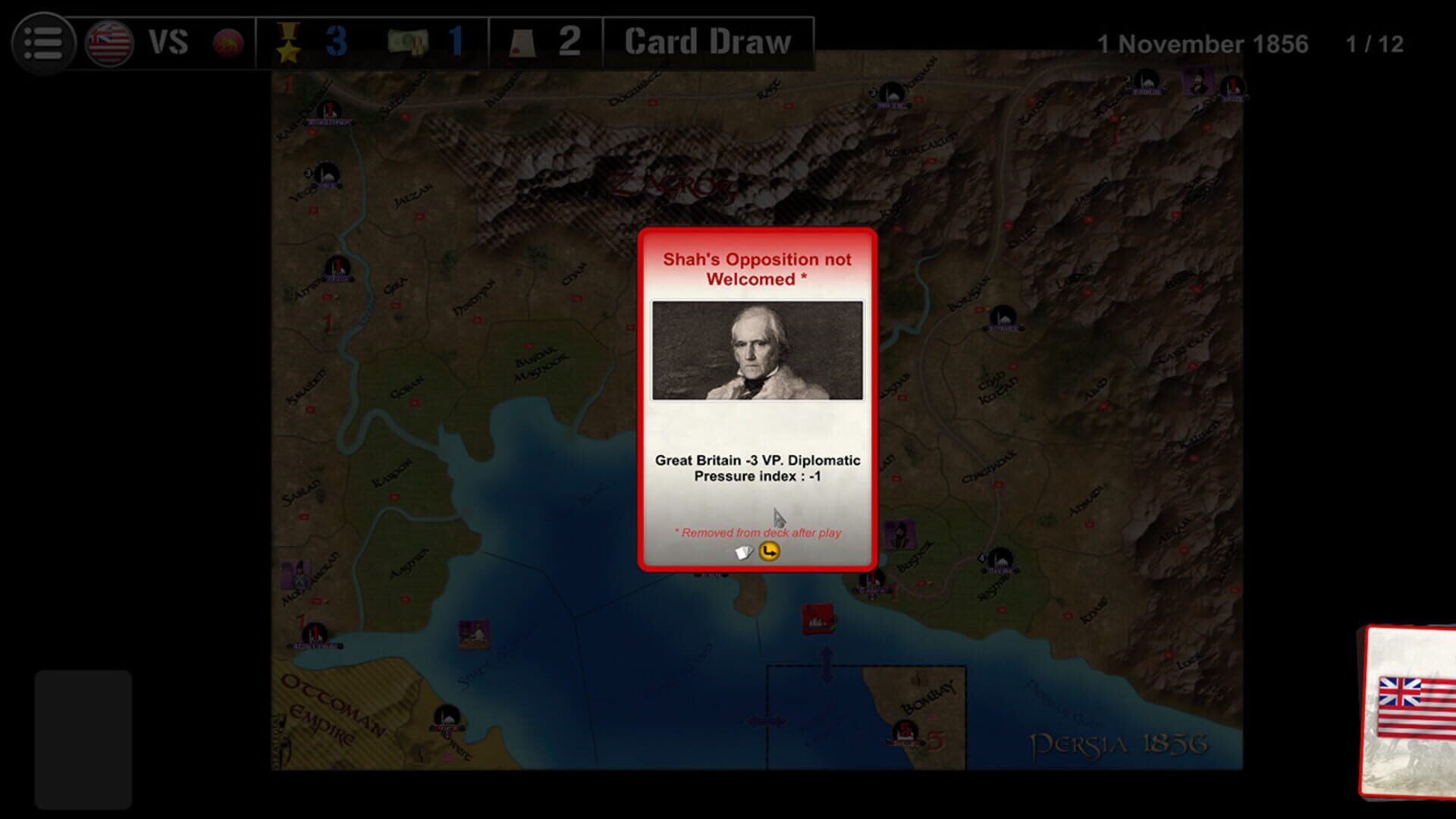This screenshot has width=1456, height=819.
Task: Open the hamburger menu in top-left corner
Action: pos(43,42)
